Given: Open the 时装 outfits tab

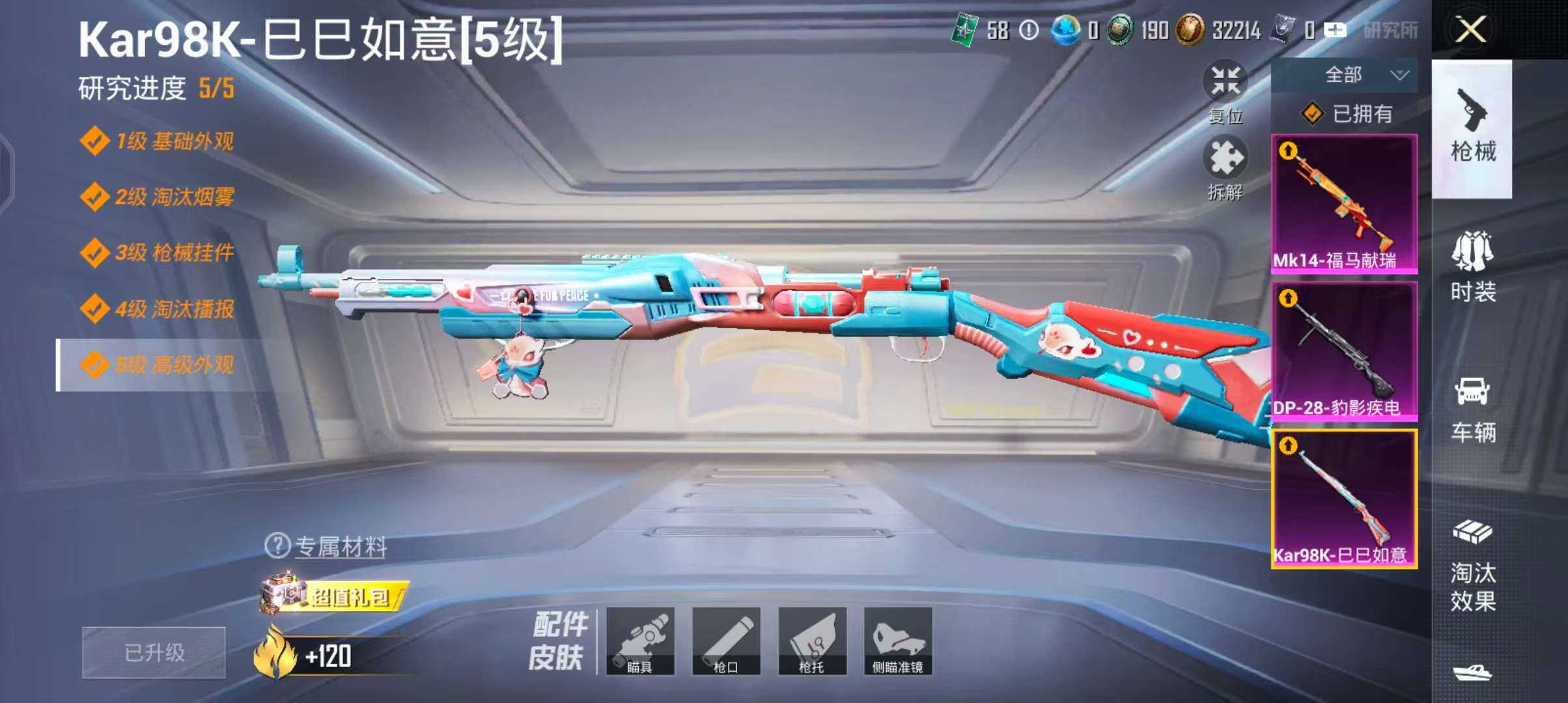Looking at the screenshot, I should [1472, 267].
